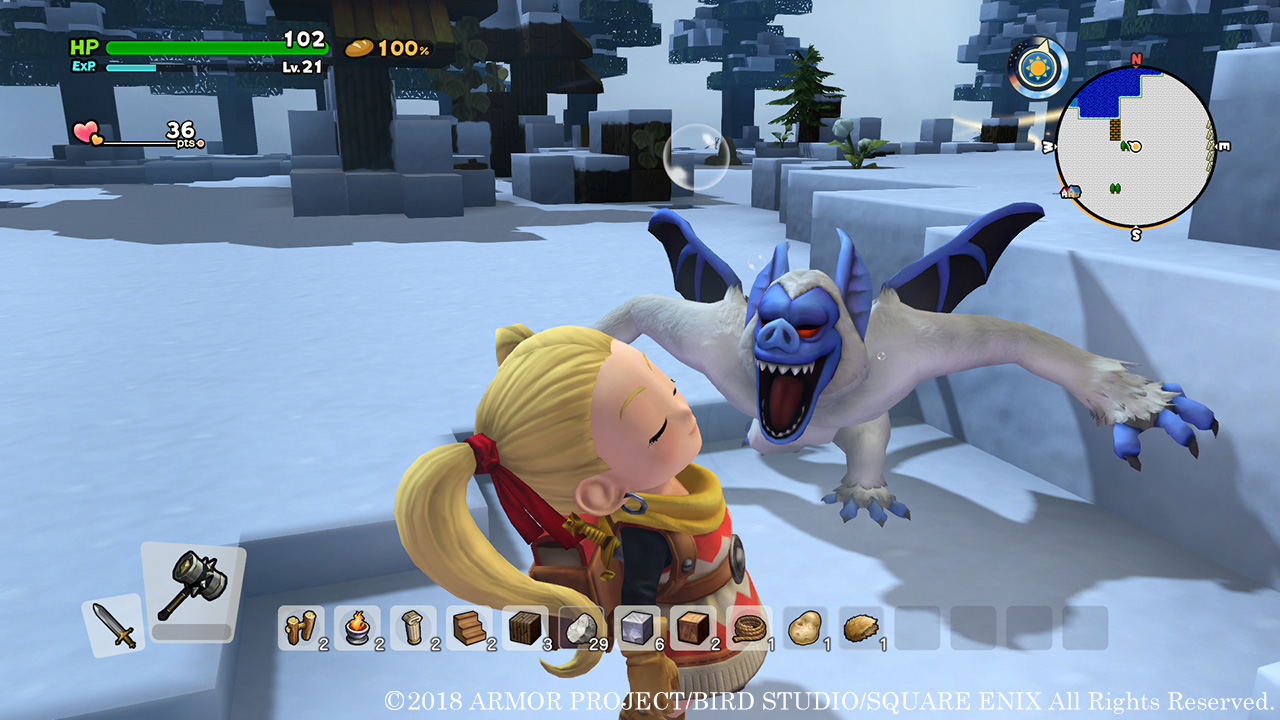
Task: Click the sun day-night clock icon
Action: pyautogui.click(x=1036, y=68)
